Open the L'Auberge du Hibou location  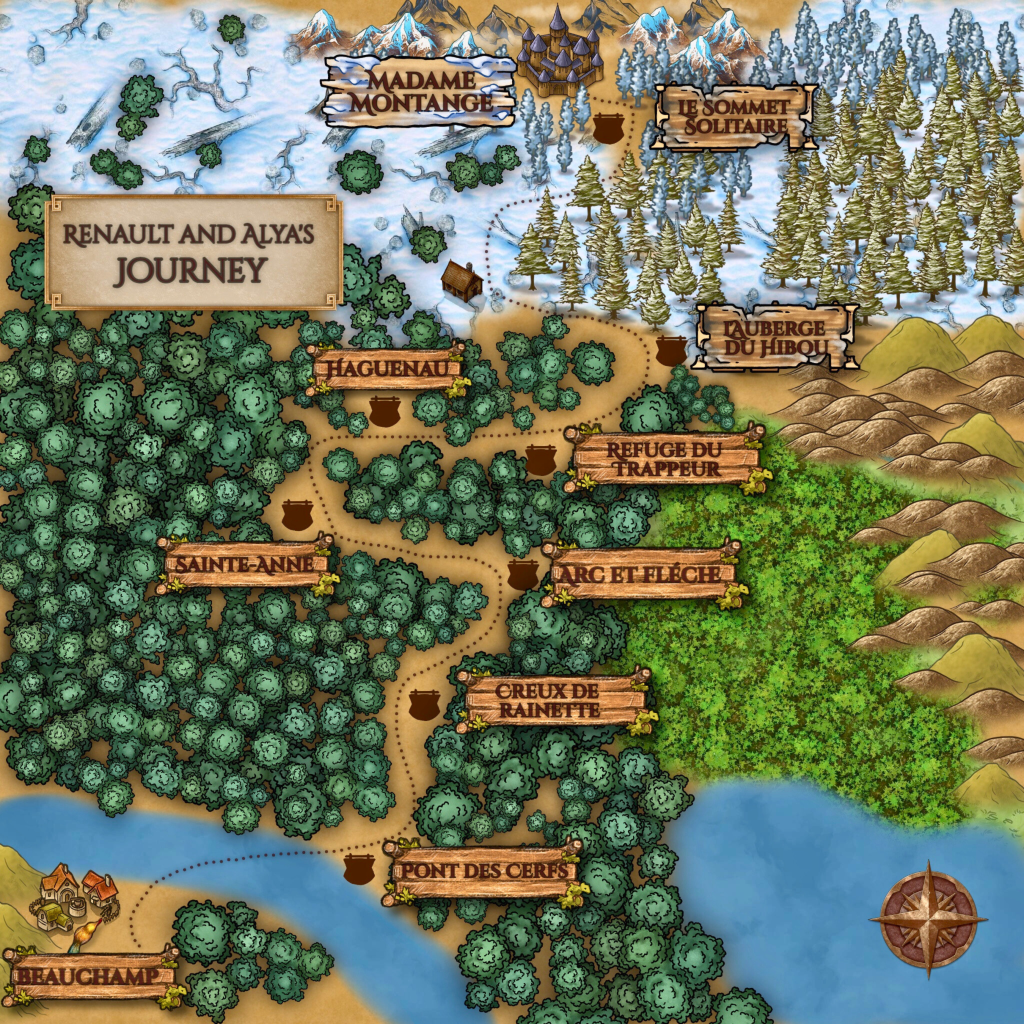click(777, 337)
